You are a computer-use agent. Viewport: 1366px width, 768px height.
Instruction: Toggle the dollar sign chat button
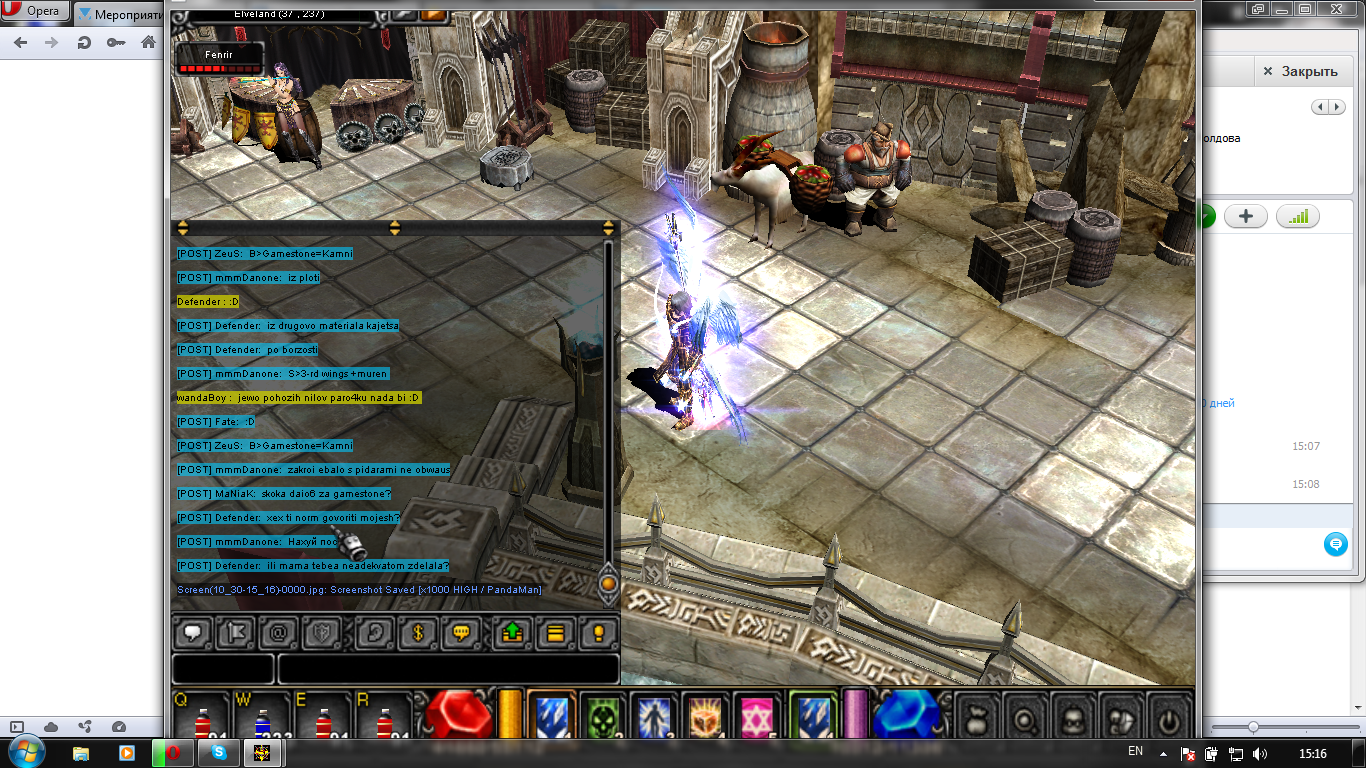[419, 633]
